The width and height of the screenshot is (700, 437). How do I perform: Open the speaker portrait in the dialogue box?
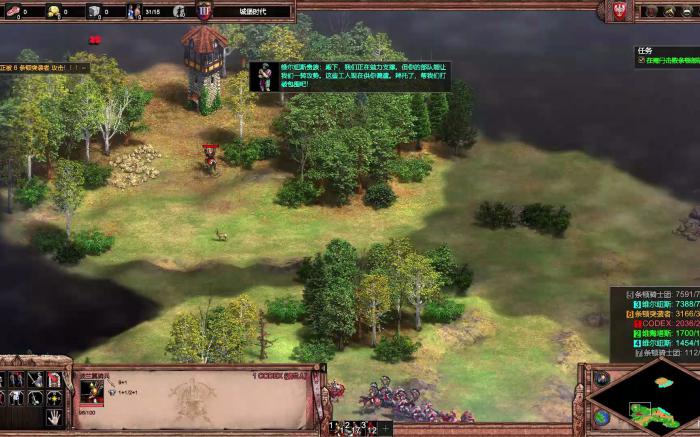[x=265, y=76]
